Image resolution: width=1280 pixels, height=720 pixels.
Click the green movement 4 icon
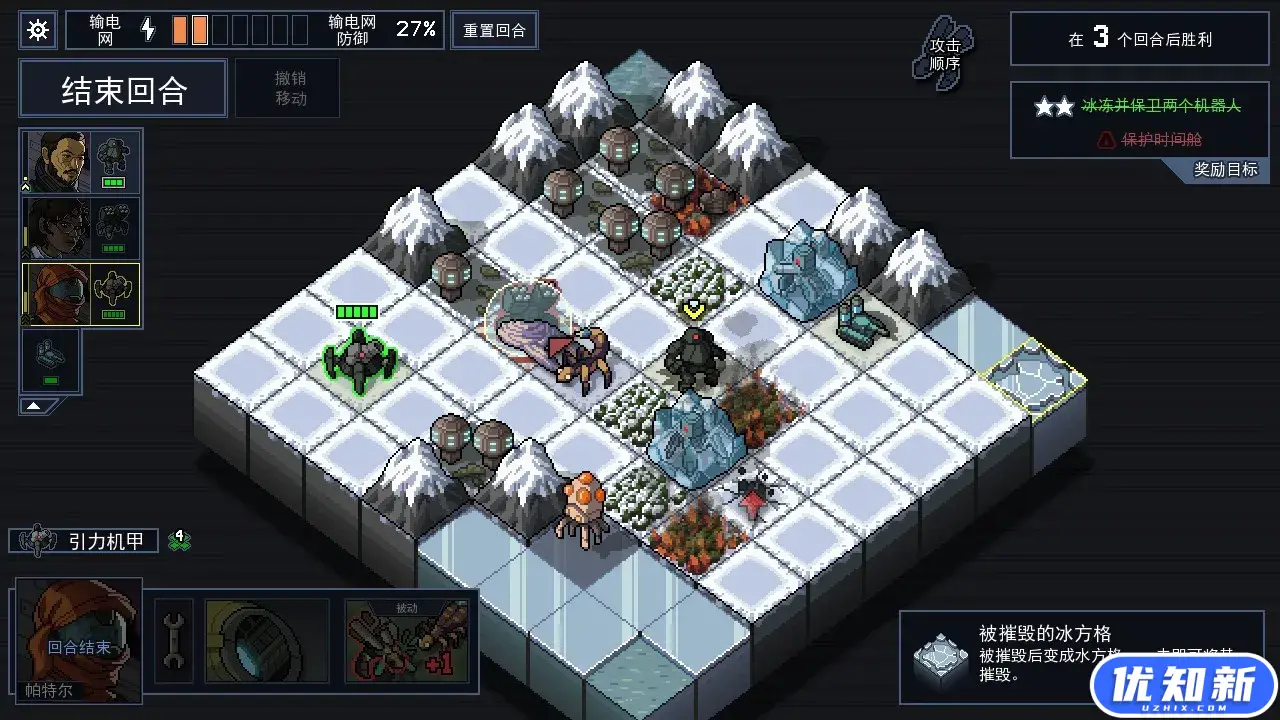coord(180,541)
